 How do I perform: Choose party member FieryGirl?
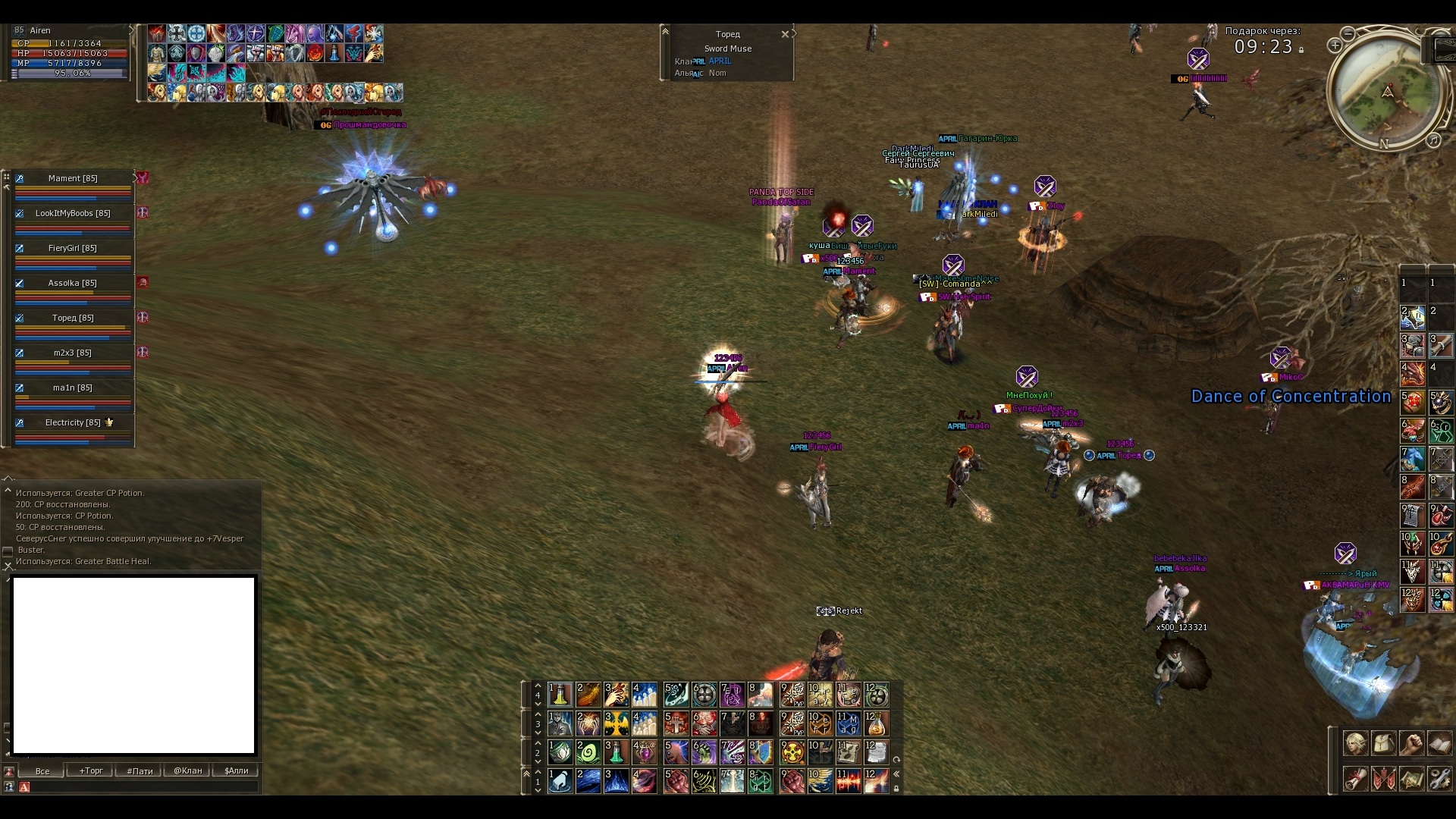point(73,249)
